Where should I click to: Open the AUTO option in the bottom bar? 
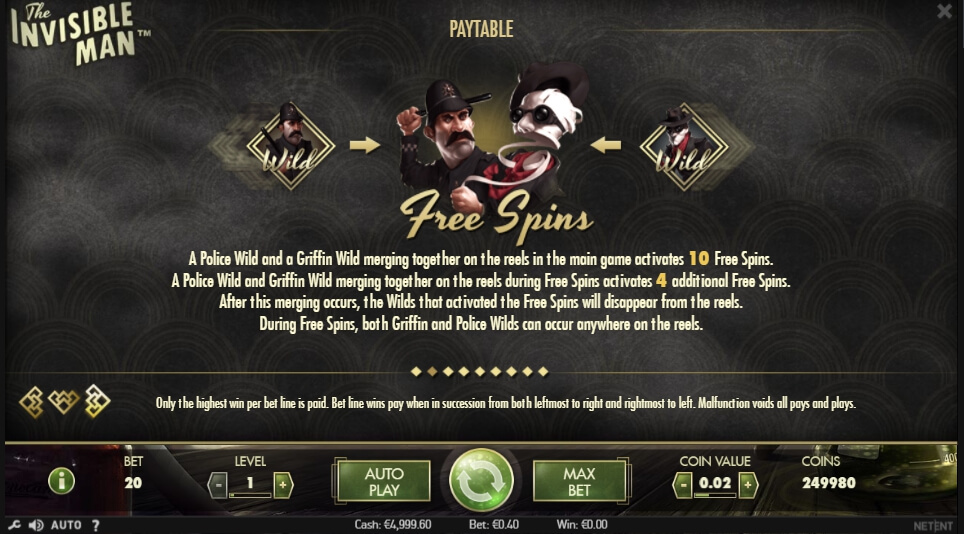tap(66, 525)
